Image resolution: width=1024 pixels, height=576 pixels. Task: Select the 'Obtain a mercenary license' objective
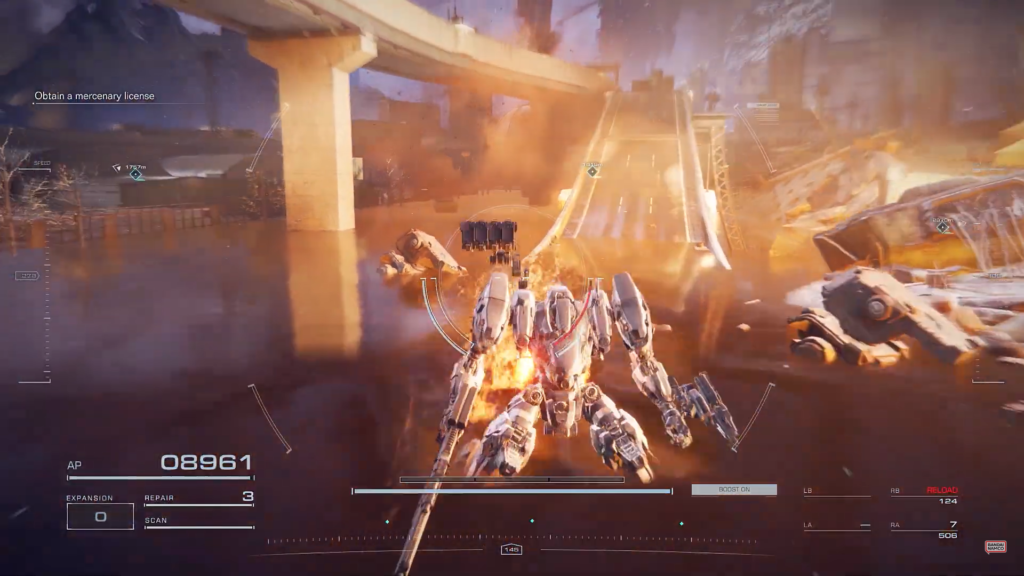pos(95,96)
